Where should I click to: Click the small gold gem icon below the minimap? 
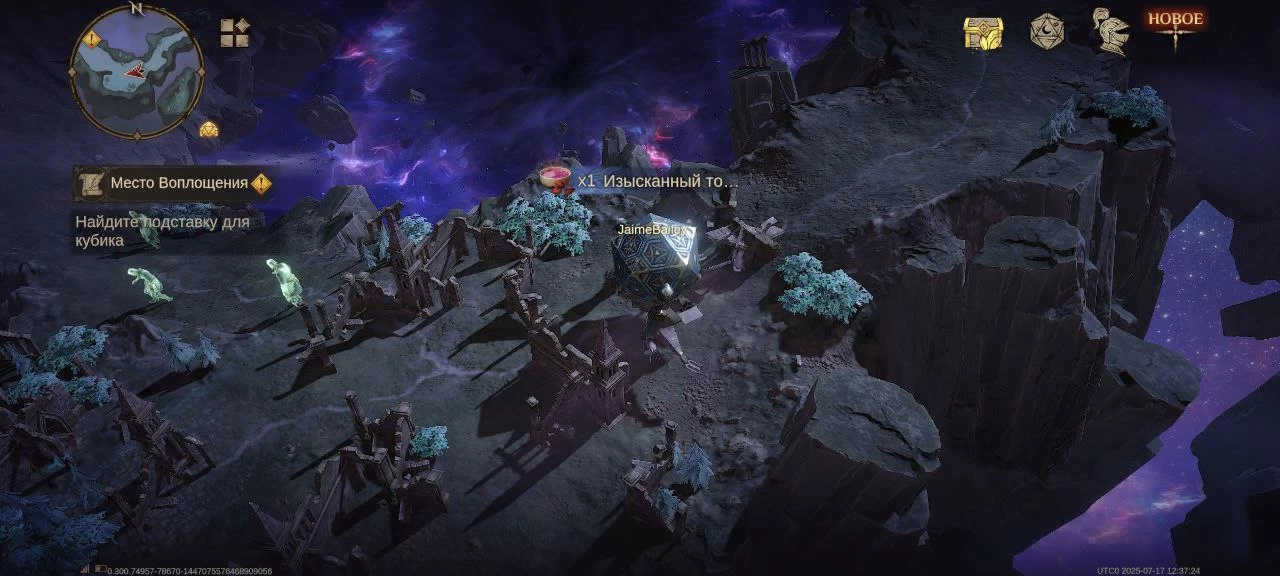208,129
